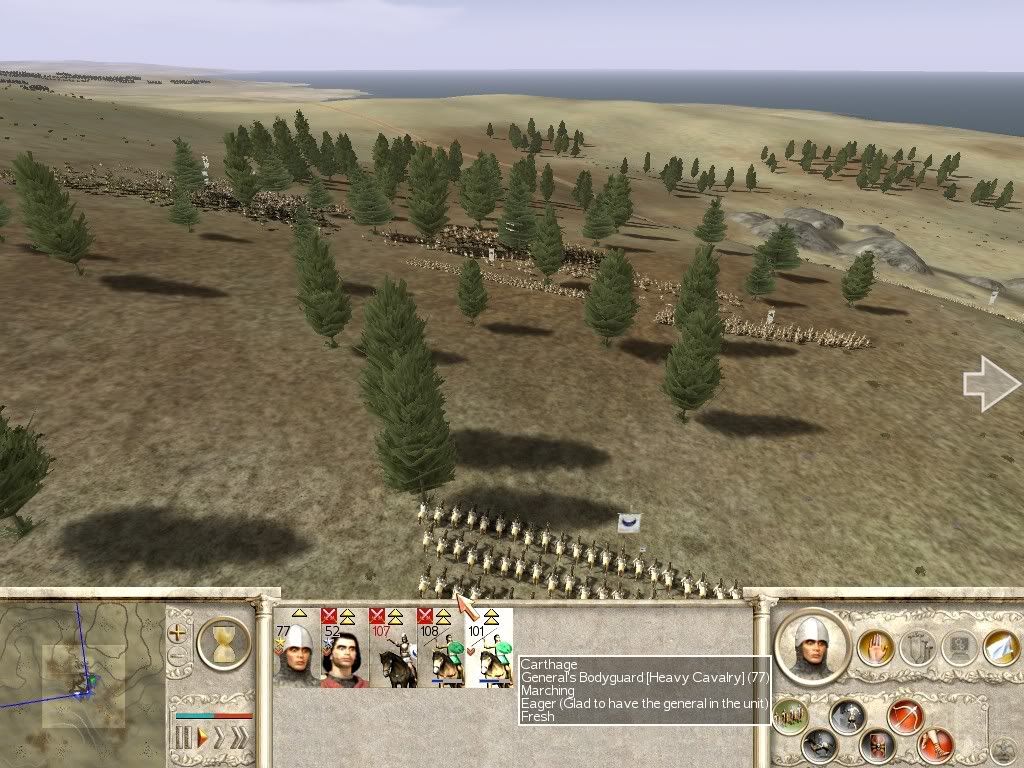Viewport: 1024px width, 768px height.
Task: Click the group formation soldiers icon
Action: pyautogui.click(x=790, y=715)
